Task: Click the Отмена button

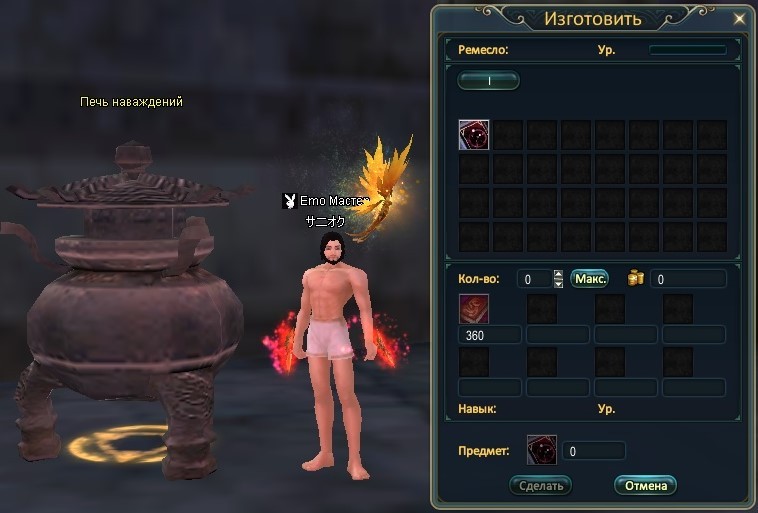Action: coord(645,485)
